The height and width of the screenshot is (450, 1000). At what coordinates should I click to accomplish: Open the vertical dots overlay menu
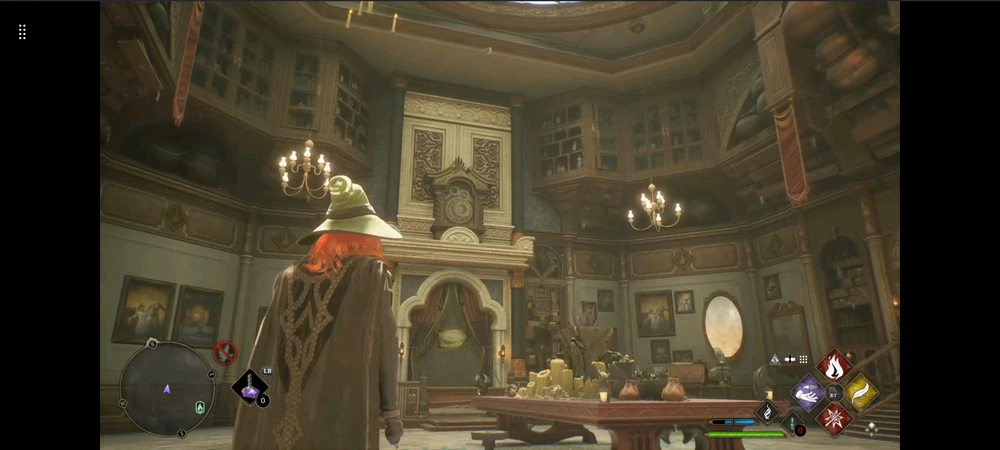(22, 32)
